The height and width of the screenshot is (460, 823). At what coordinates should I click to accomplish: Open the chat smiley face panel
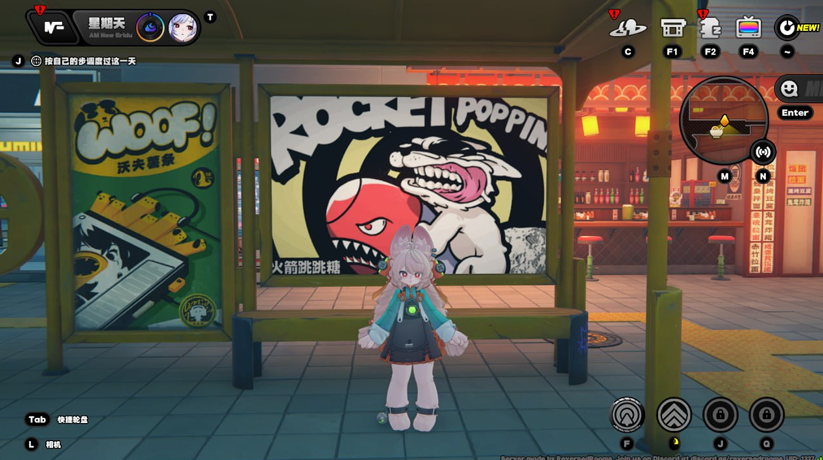point(789,89)
